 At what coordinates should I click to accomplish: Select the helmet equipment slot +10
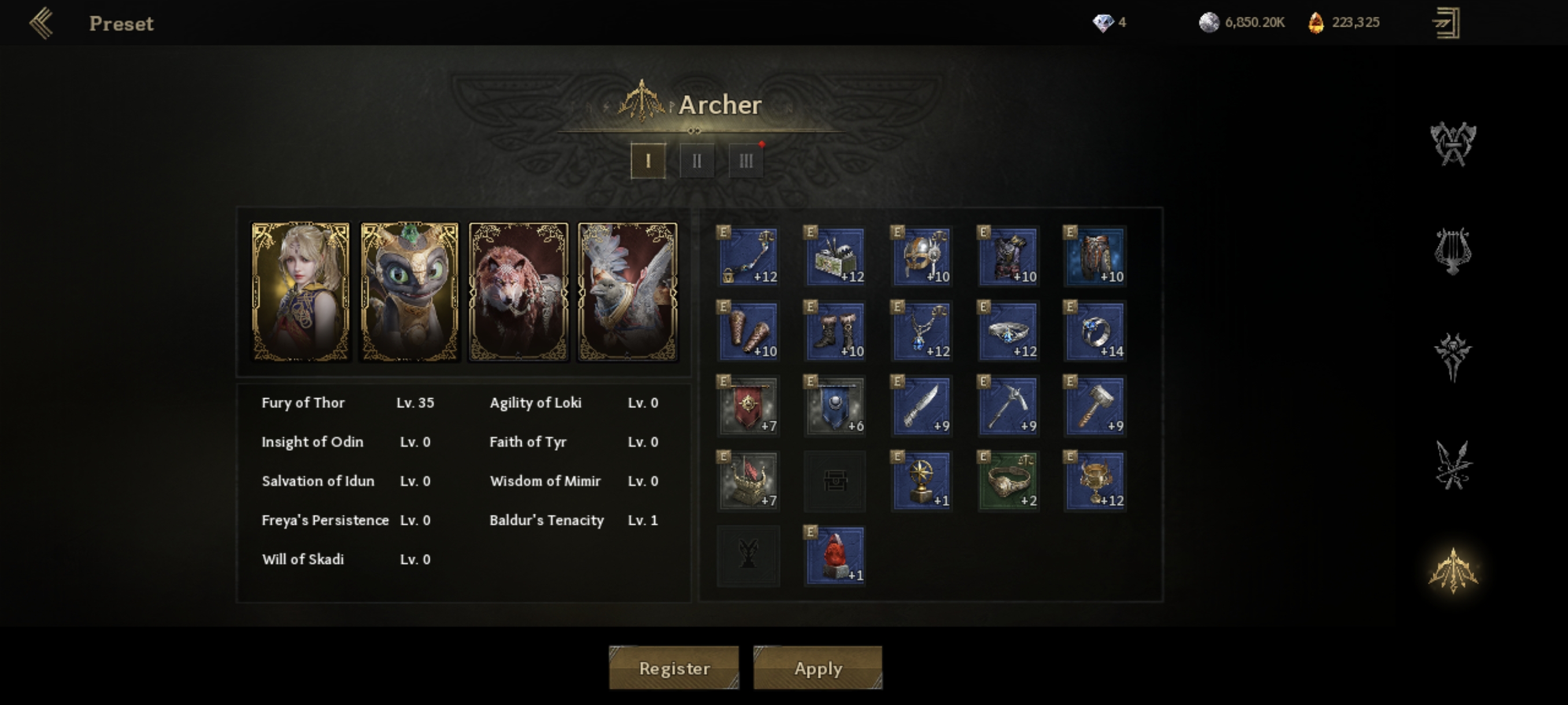click(x=922, y=256)
